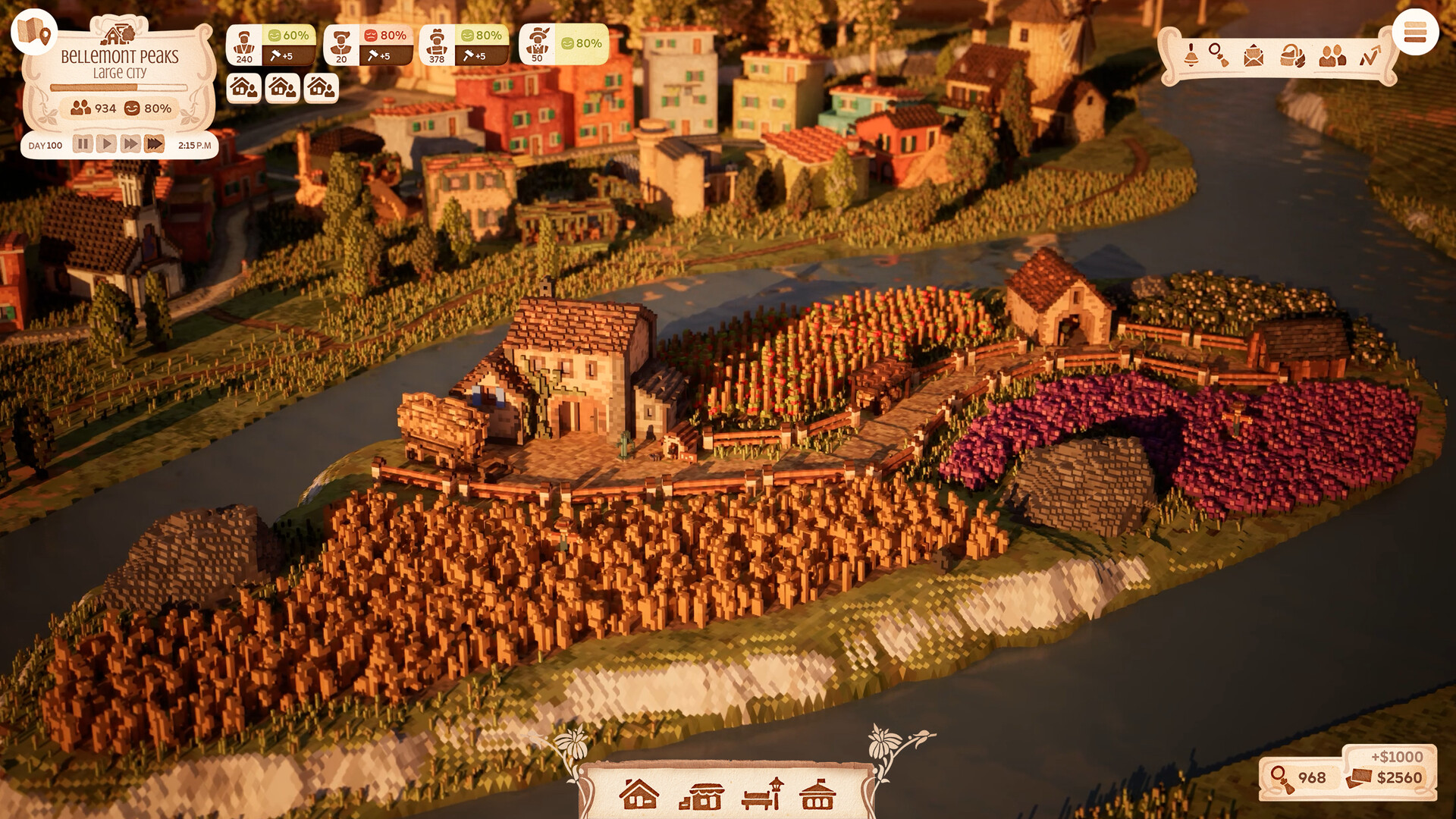Open the magnifier search tool near the bell
Viewport: 1456px width, 819px height.
1219,55
